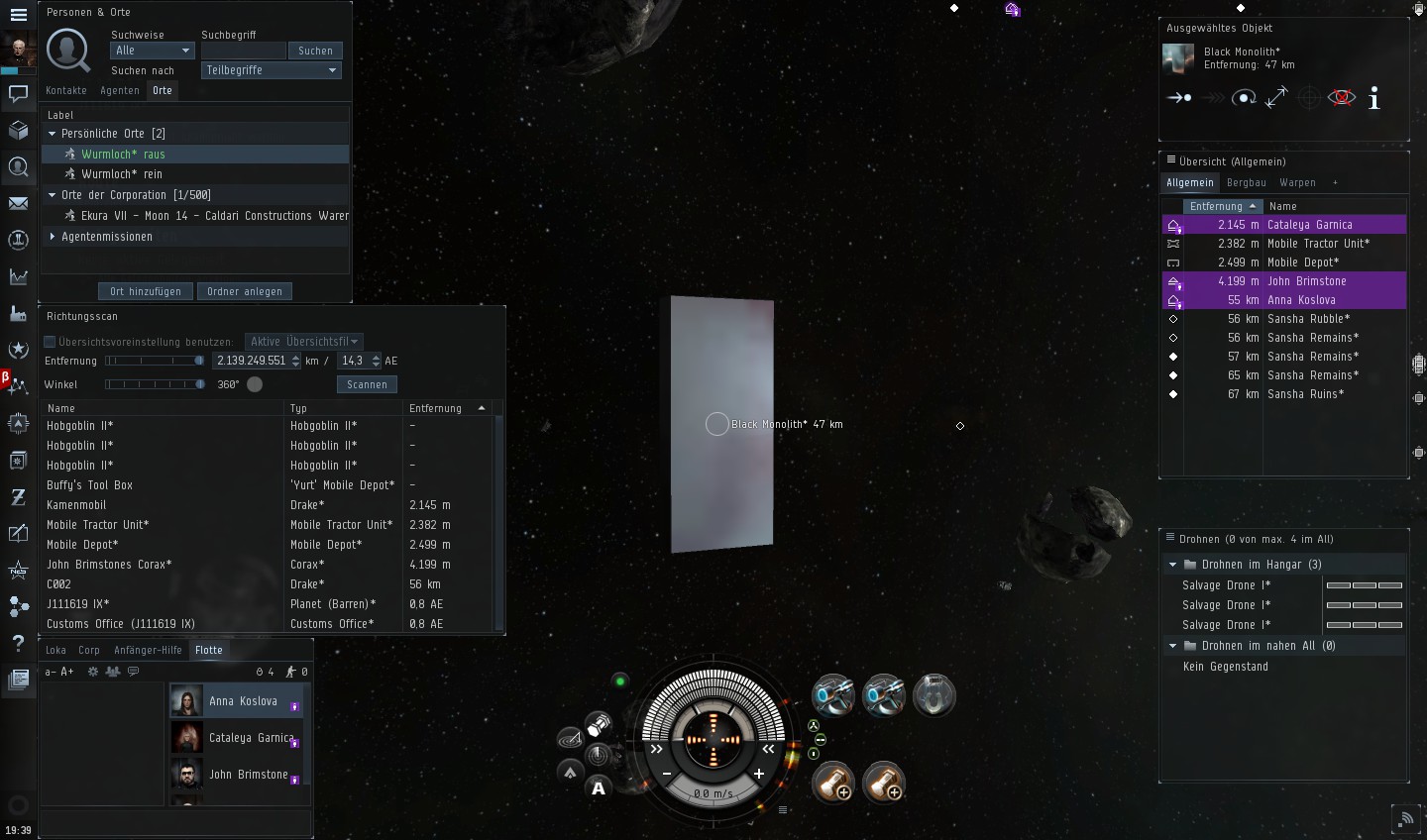Collapse the 'Drohnen im Hangar' group
Viewport: 1427px width, 840px height.
pos(1173,565)
